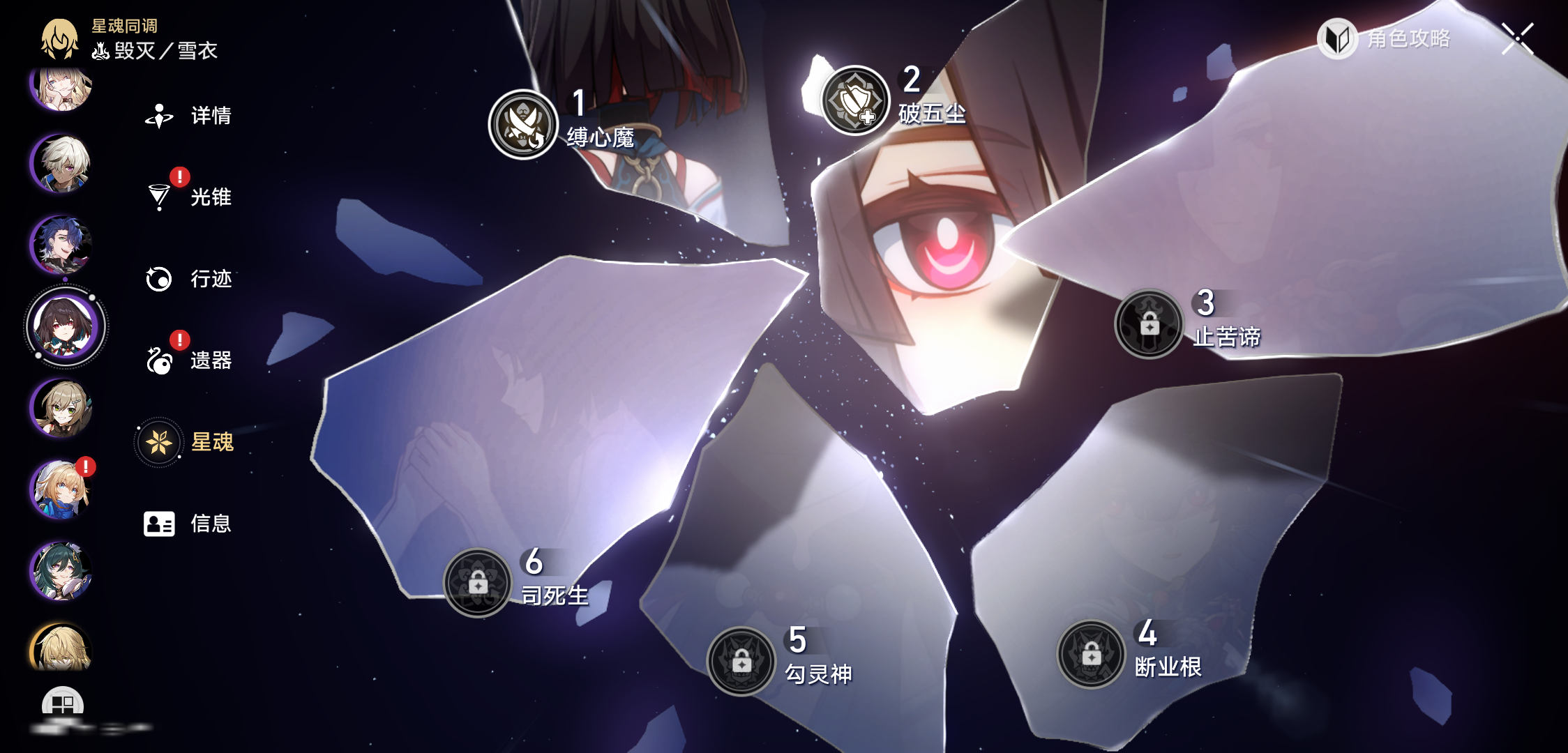Screen dimensions: 1568x753
Task: Select eidolon 1 缚心魔 icon
Action: pos(523,124)
